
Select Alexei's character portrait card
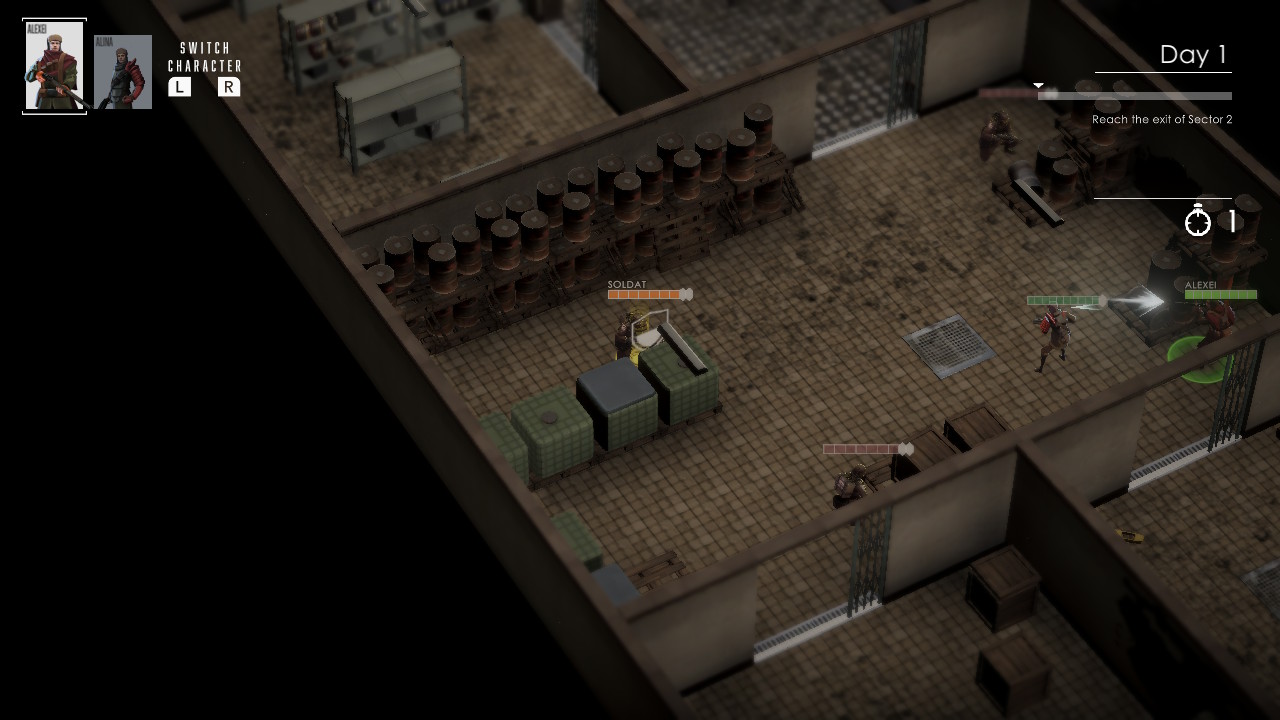coord(54,65)
